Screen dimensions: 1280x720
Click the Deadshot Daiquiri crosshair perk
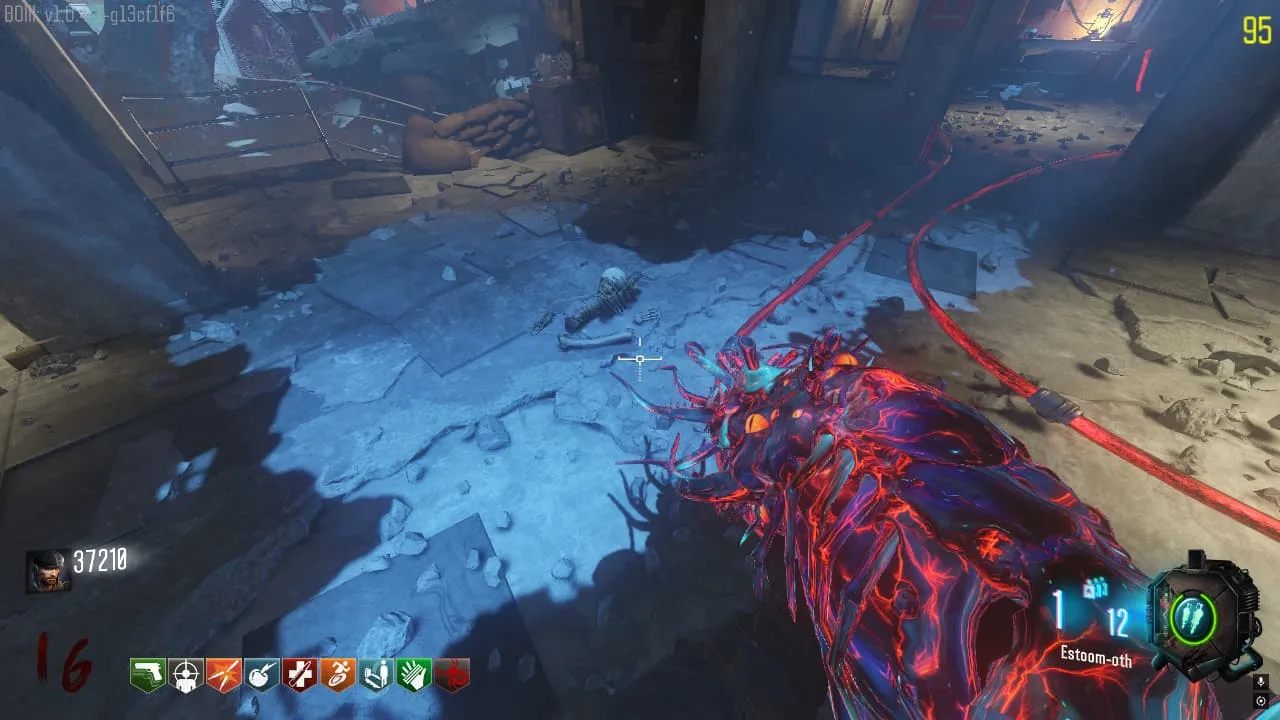[x=186, y=675]
